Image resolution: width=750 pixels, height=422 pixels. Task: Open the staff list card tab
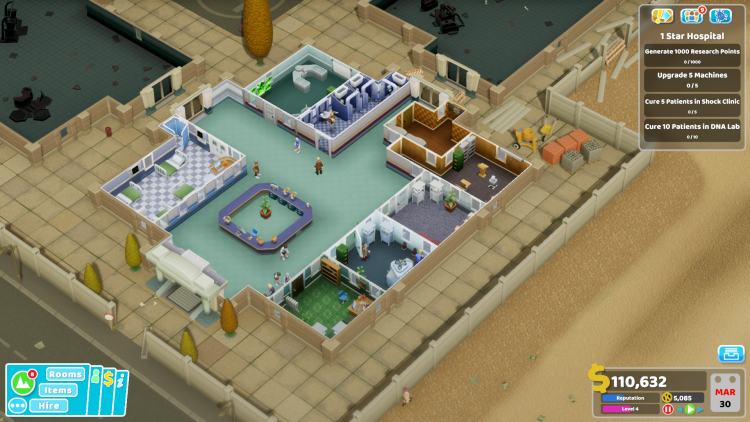tap(97, 380)
